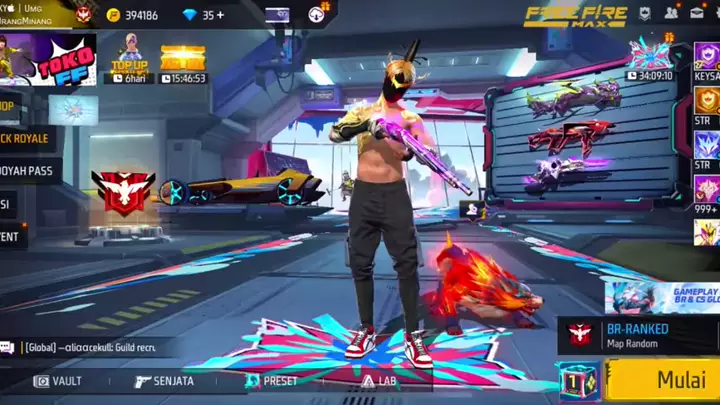Add diamonds with the plus button
Viewport: 720px width, 405px height.
[220, 15]
